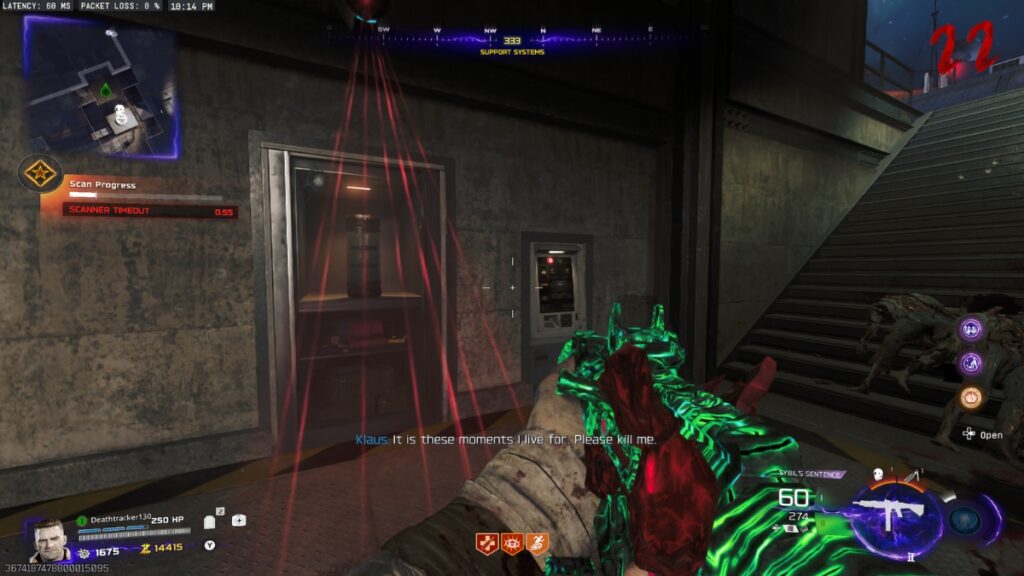Select the middle purple power-up icon

coord(970,363)
